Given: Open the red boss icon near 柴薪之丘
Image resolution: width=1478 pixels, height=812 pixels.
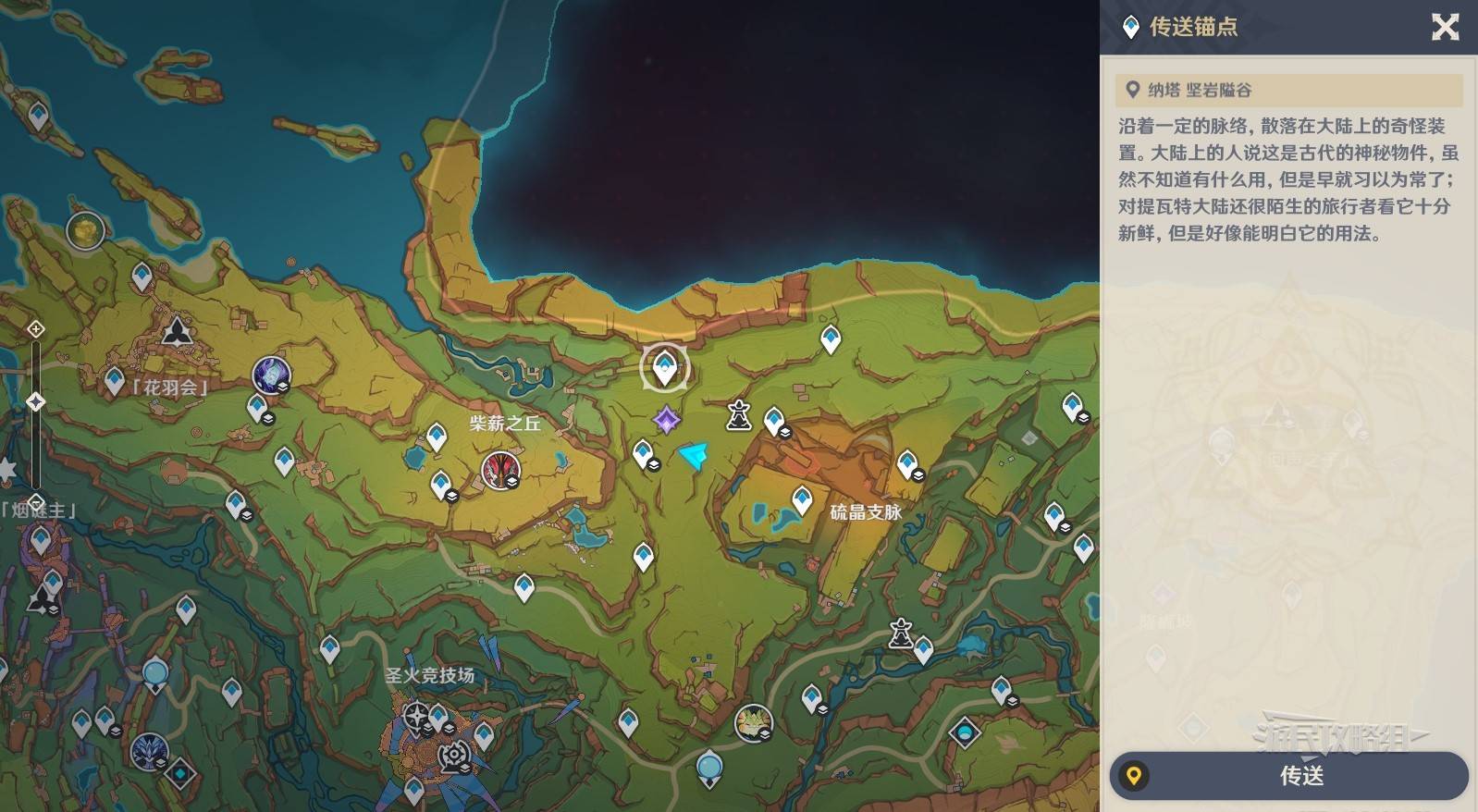Looking at the screenshot, I should (x=500, y=470).
